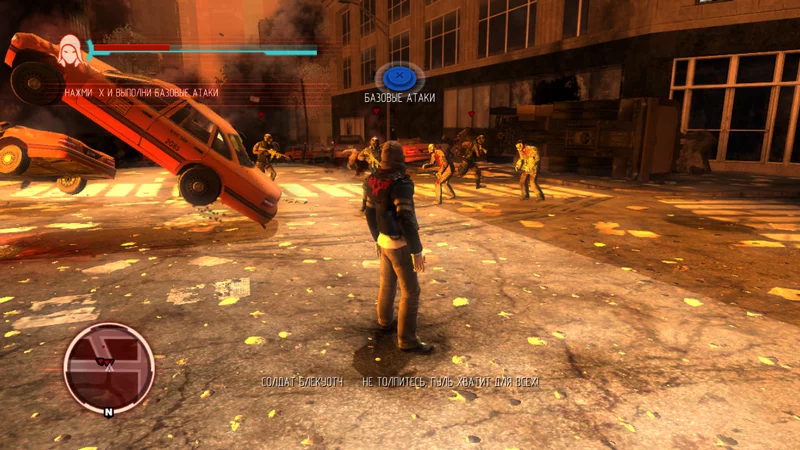Click the circular minimap radar
Screen dimensions: 800x450
coord(108,367)
